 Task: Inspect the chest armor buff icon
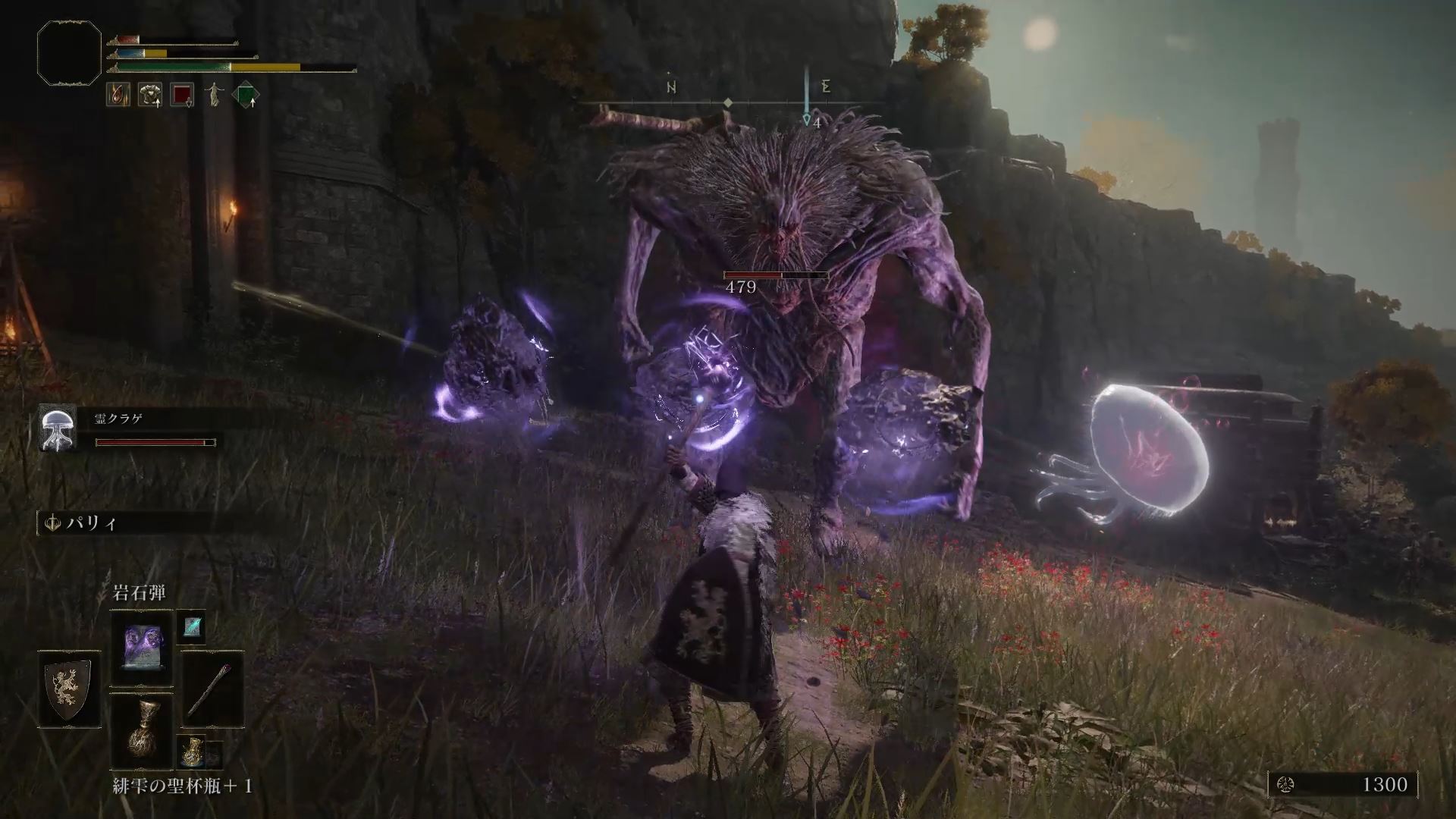click(x=150, y=95)
